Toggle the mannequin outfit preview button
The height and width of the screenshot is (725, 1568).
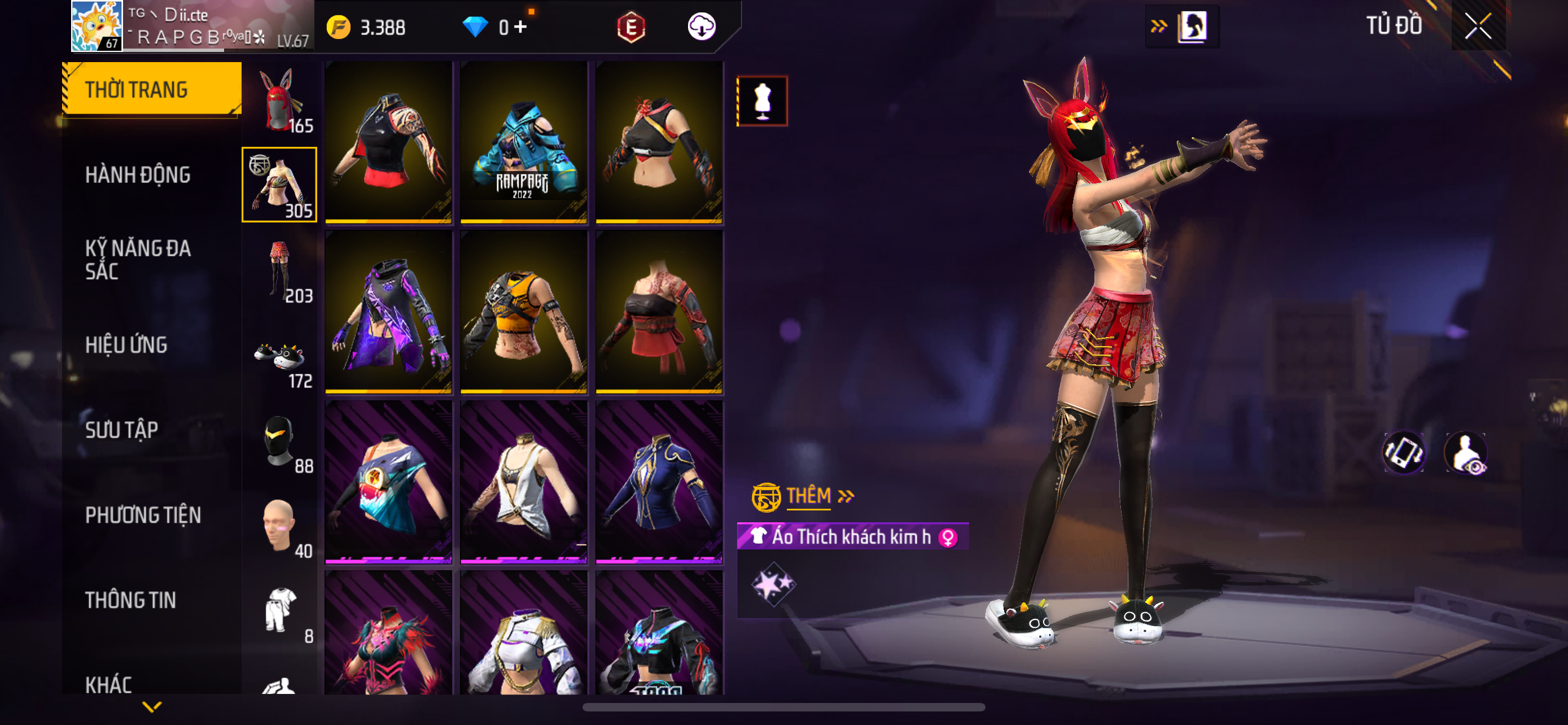click(x=762, y=101)
